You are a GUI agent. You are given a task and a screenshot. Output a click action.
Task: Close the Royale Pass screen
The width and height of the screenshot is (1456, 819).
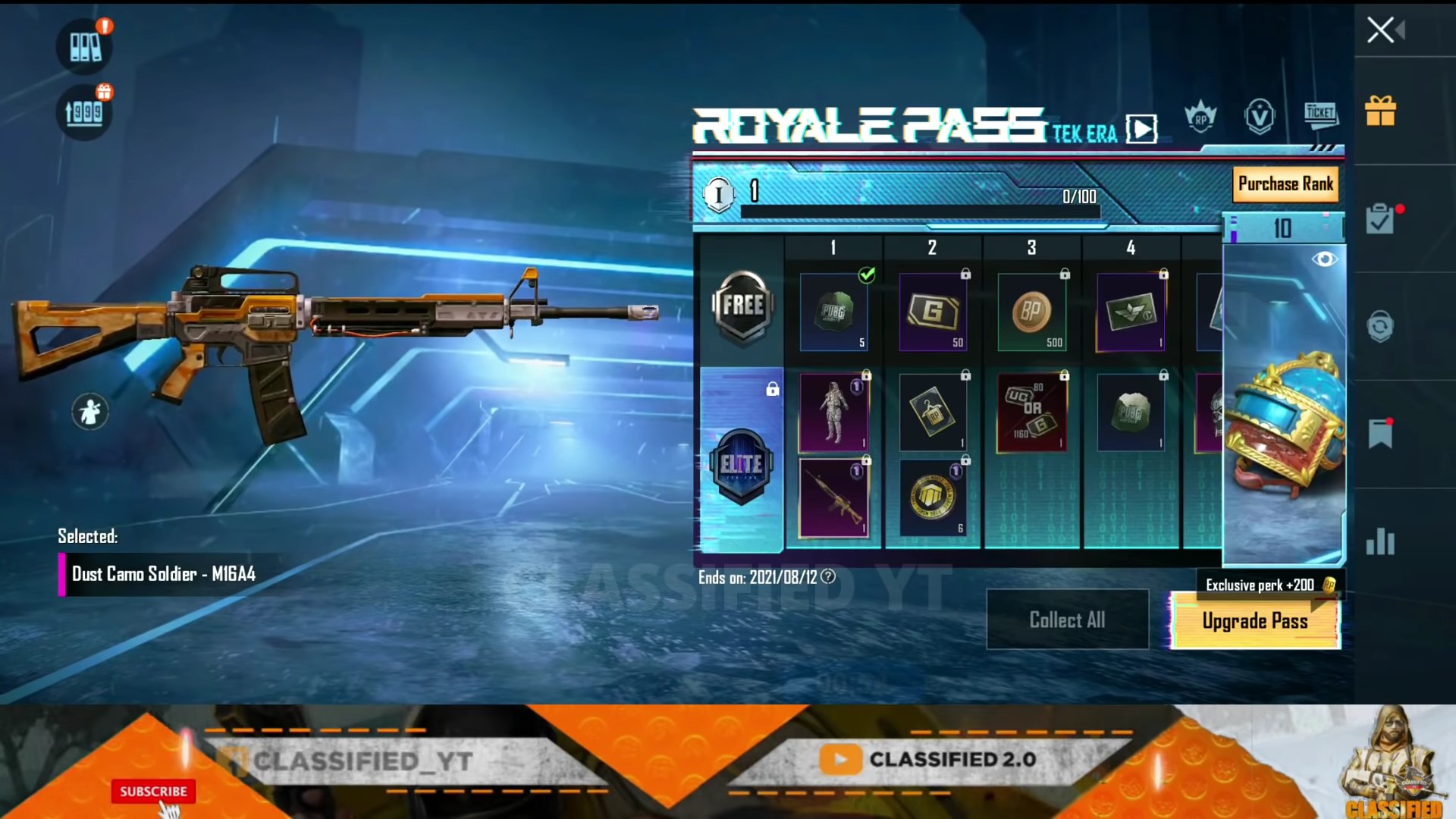pos(1380,30)
